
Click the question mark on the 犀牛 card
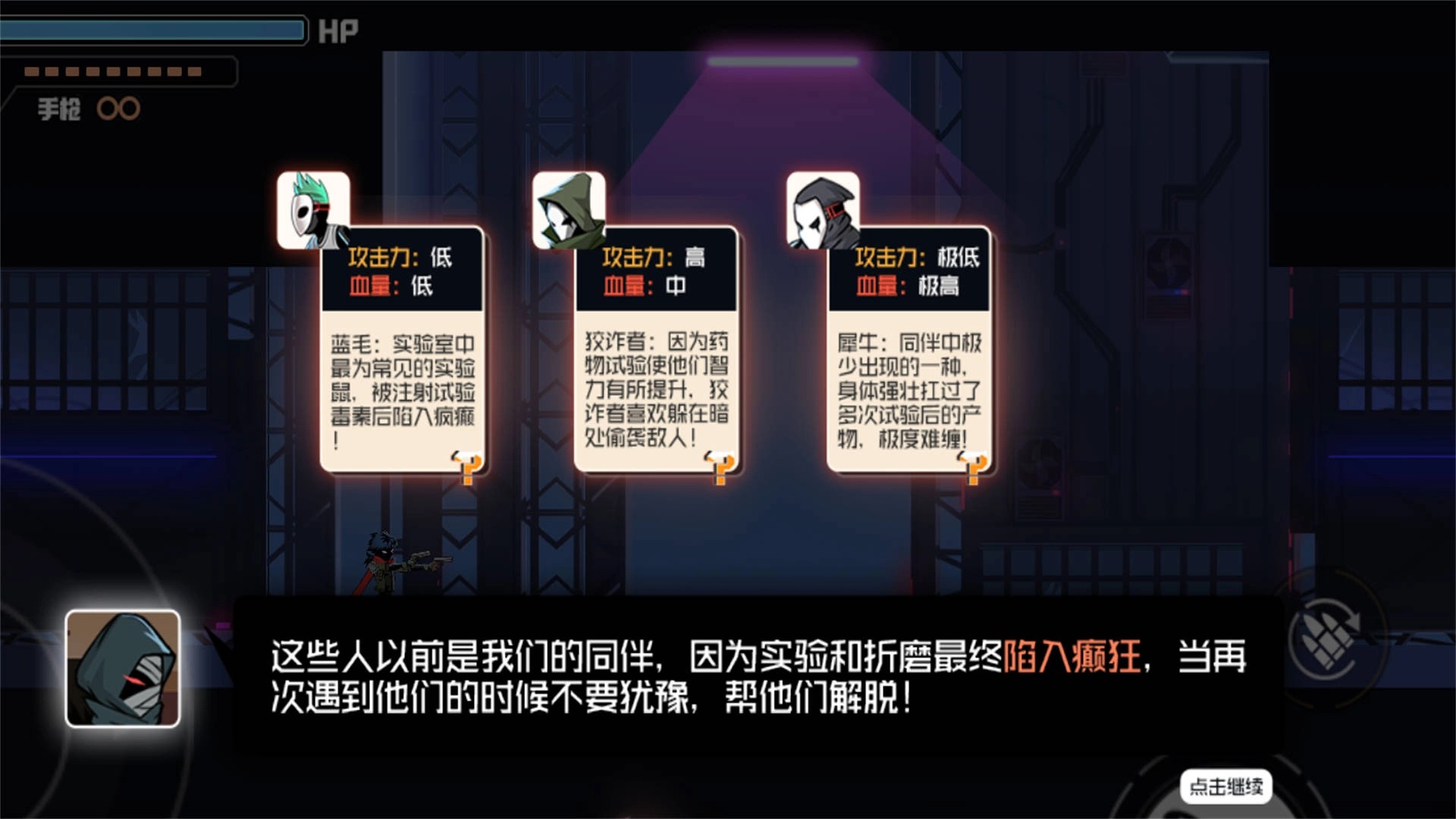974,464
